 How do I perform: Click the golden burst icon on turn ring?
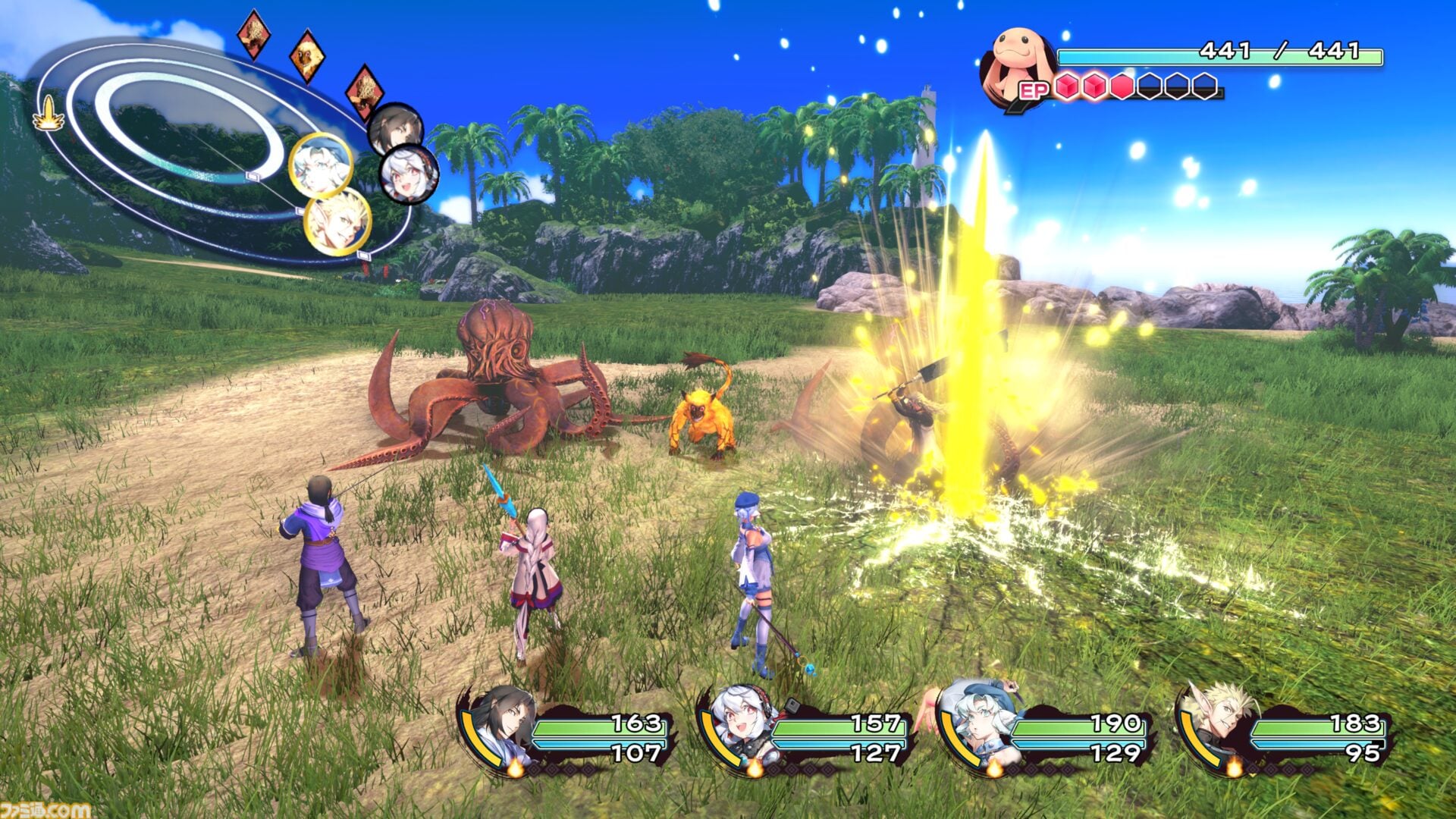[x=49, y=114]
